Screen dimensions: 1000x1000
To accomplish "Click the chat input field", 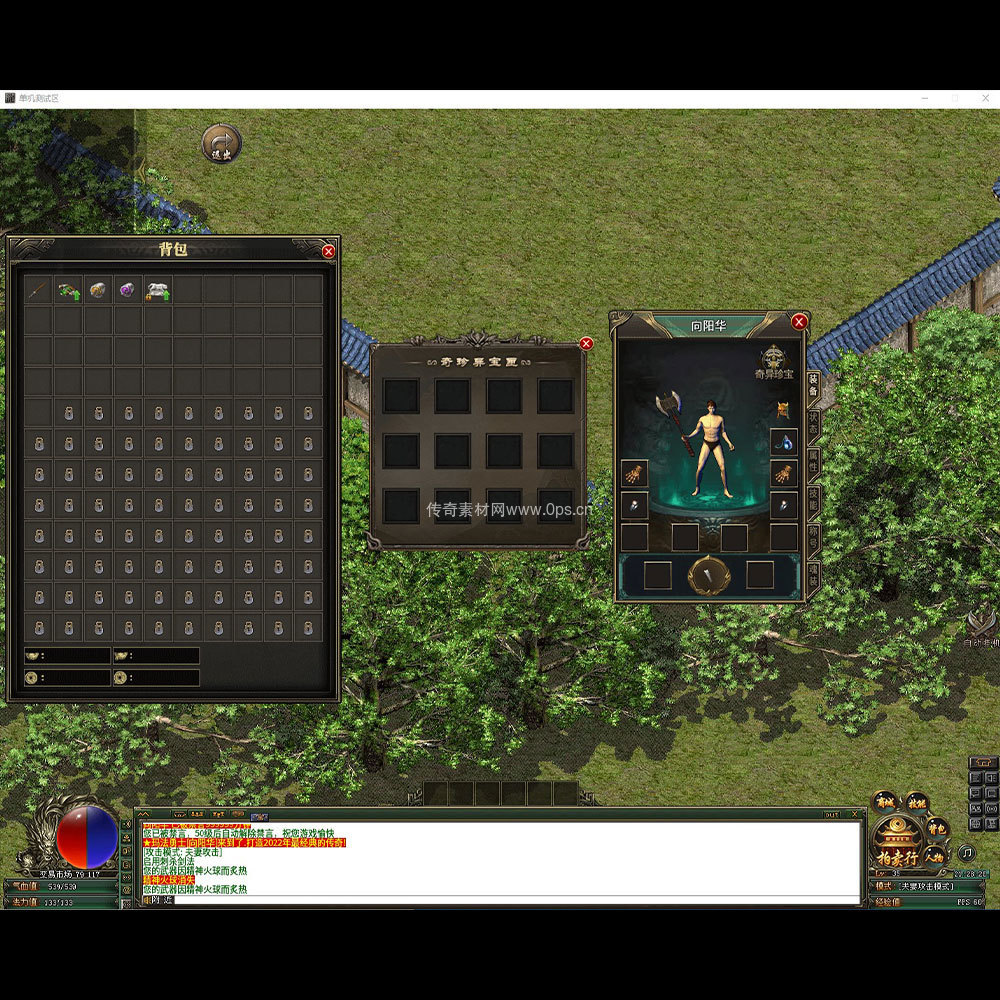I will 500,899.
